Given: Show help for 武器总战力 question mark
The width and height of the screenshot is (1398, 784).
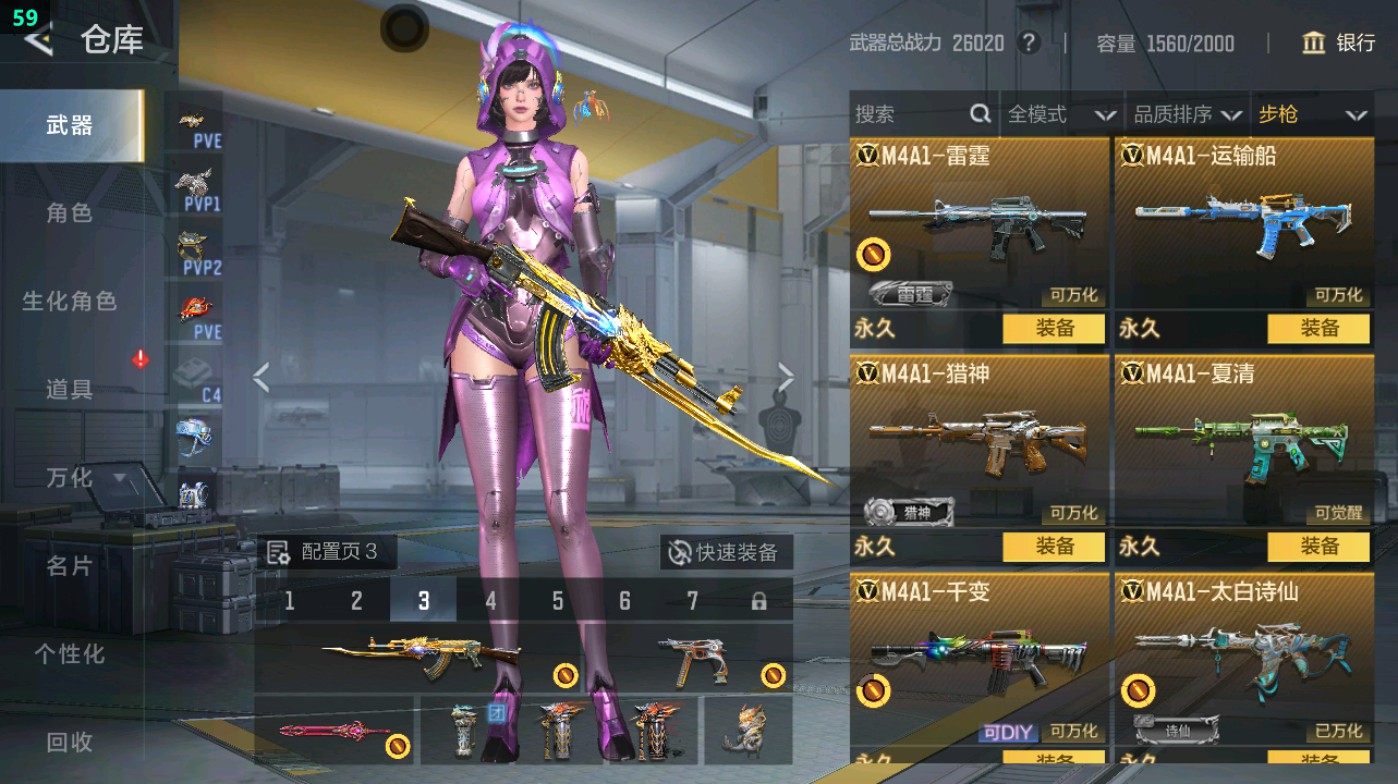Looking at the screenshot, I should [1027, 43].
